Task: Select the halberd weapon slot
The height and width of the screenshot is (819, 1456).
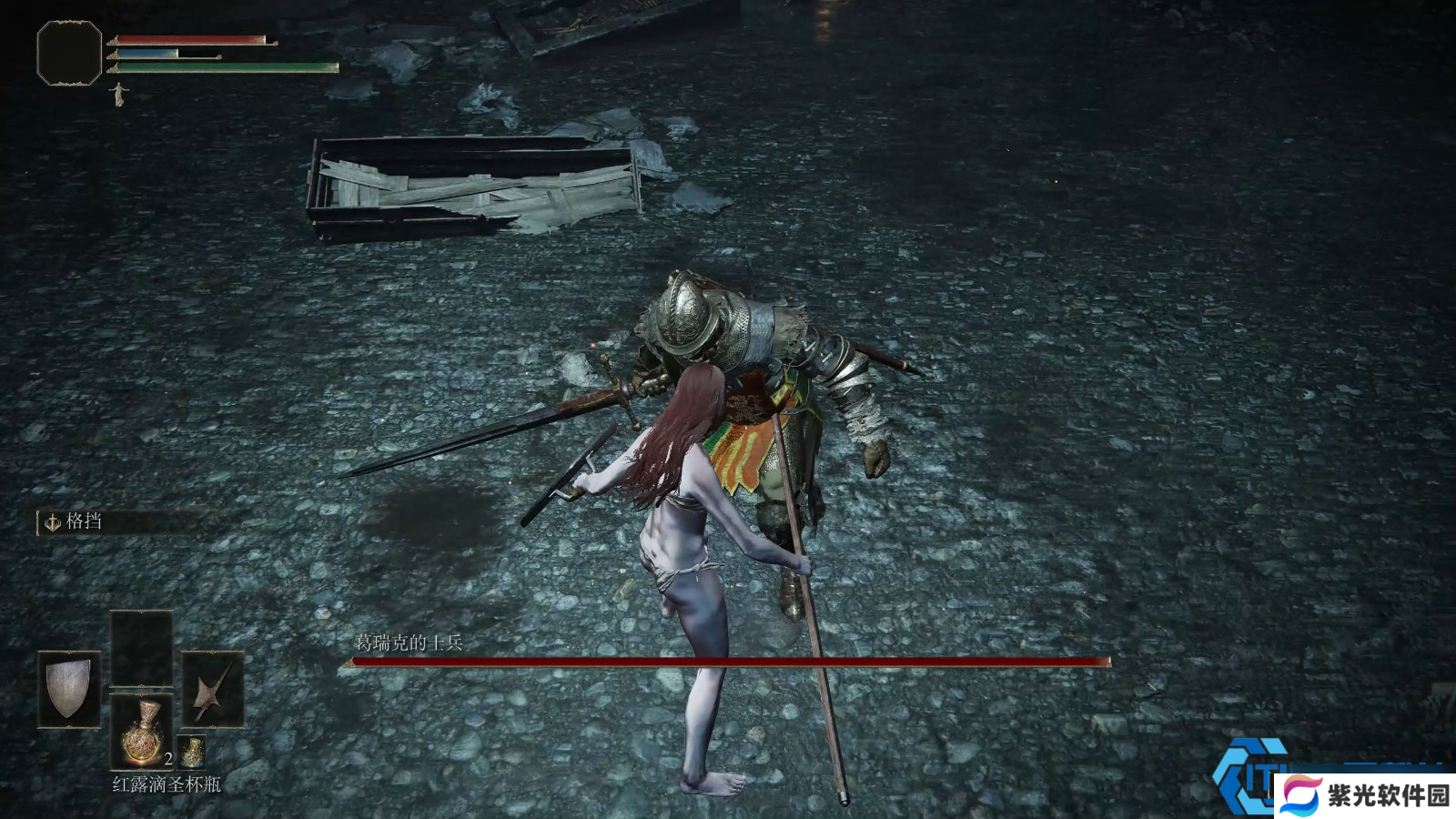Action: pyautogui.click(x=213, y=689)
